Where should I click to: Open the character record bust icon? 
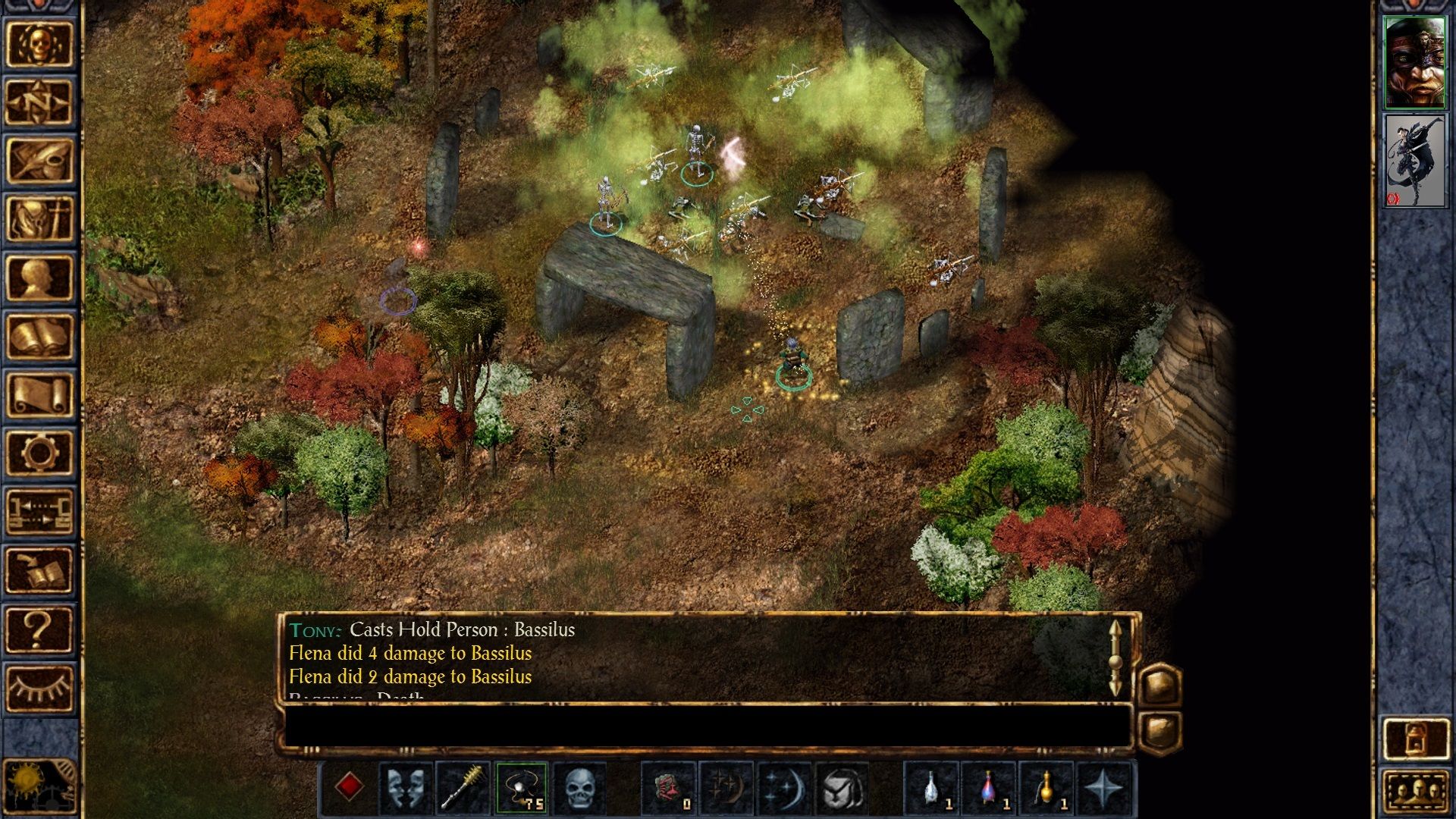tap(39, 278)
